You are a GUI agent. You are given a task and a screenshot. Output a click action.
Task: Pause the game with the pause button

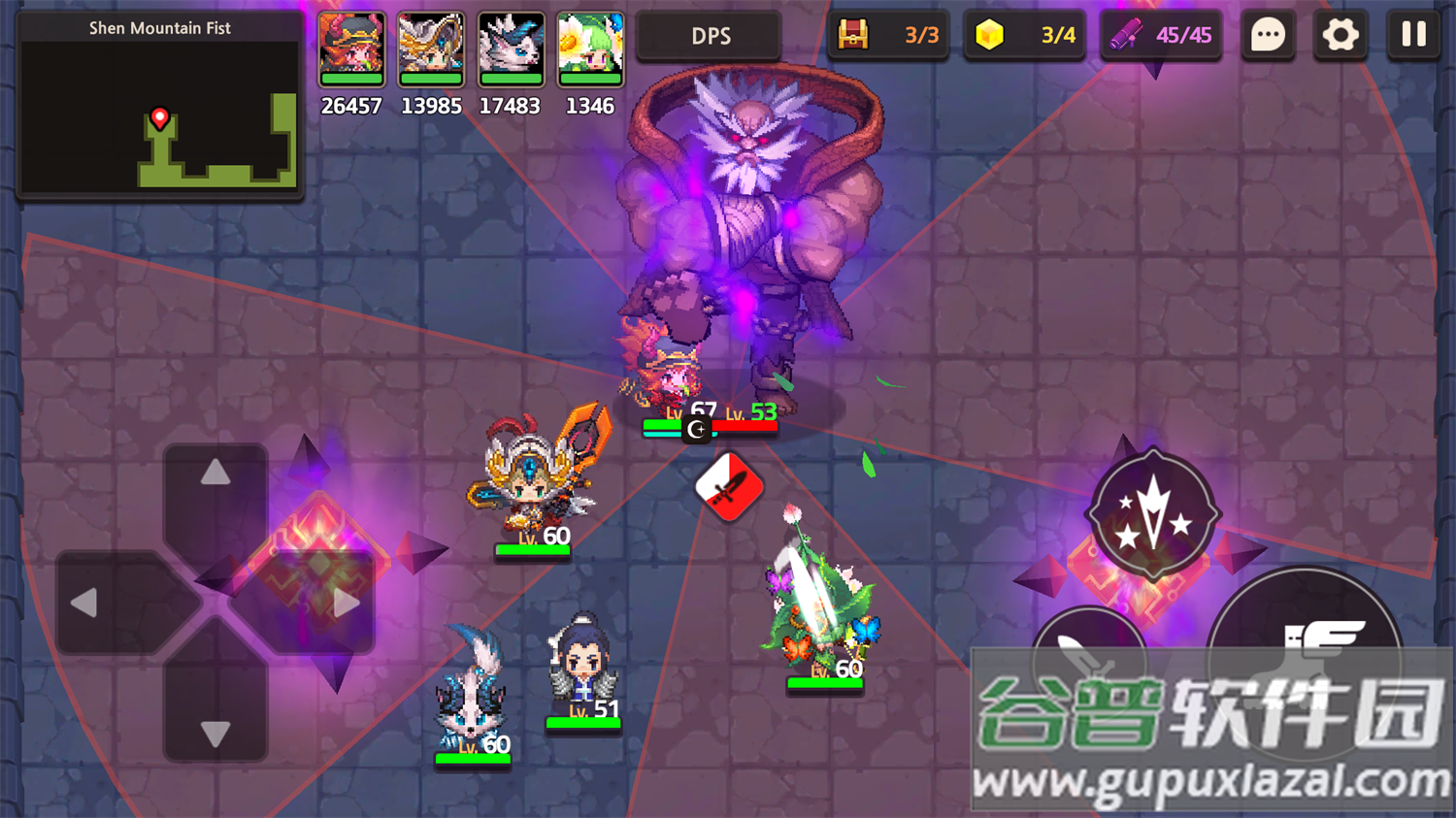[x=1413, y=35]
